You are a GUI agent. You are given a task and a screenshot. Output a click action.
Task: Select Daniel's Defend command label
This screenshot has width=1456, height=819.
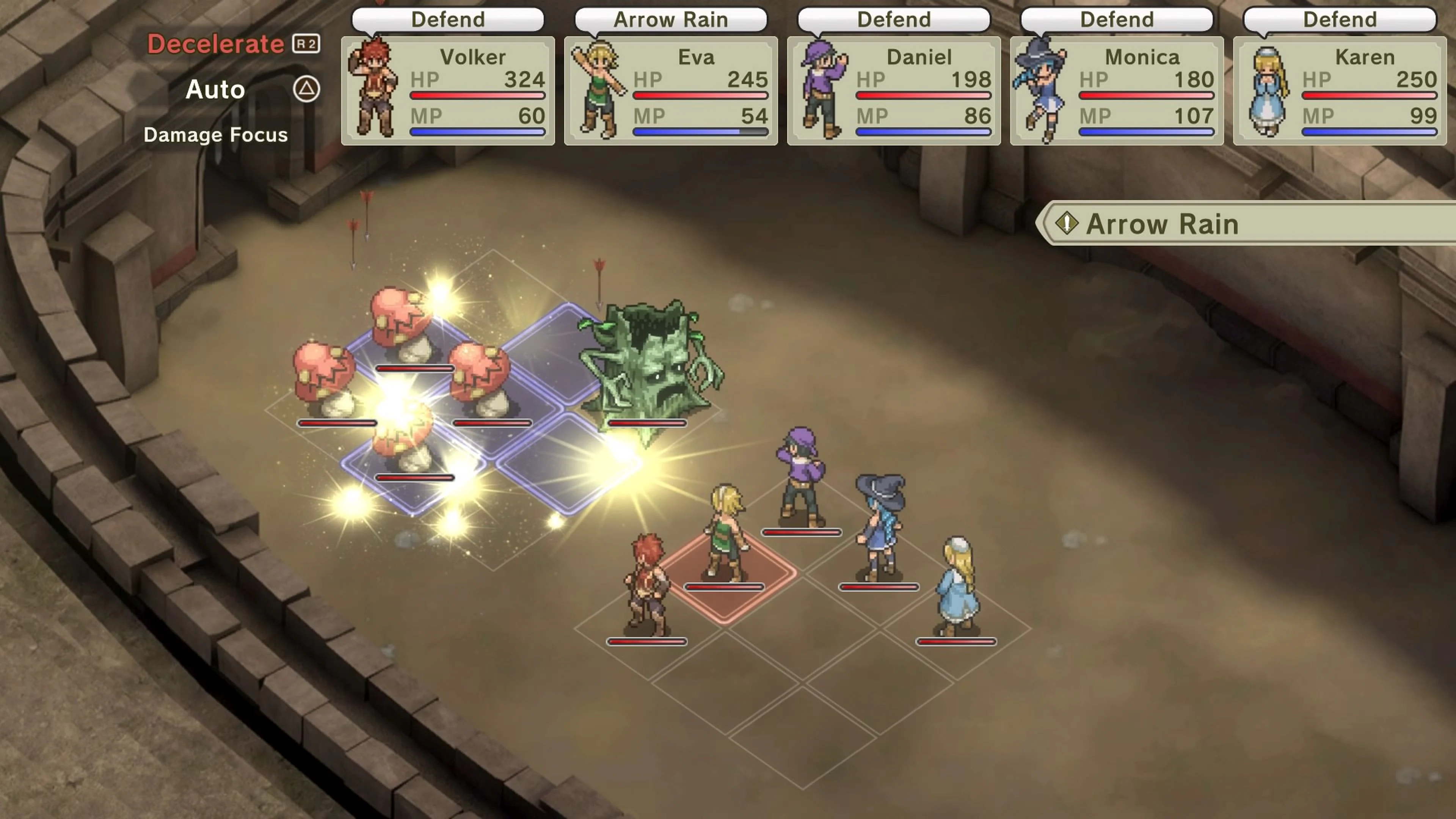893,20
